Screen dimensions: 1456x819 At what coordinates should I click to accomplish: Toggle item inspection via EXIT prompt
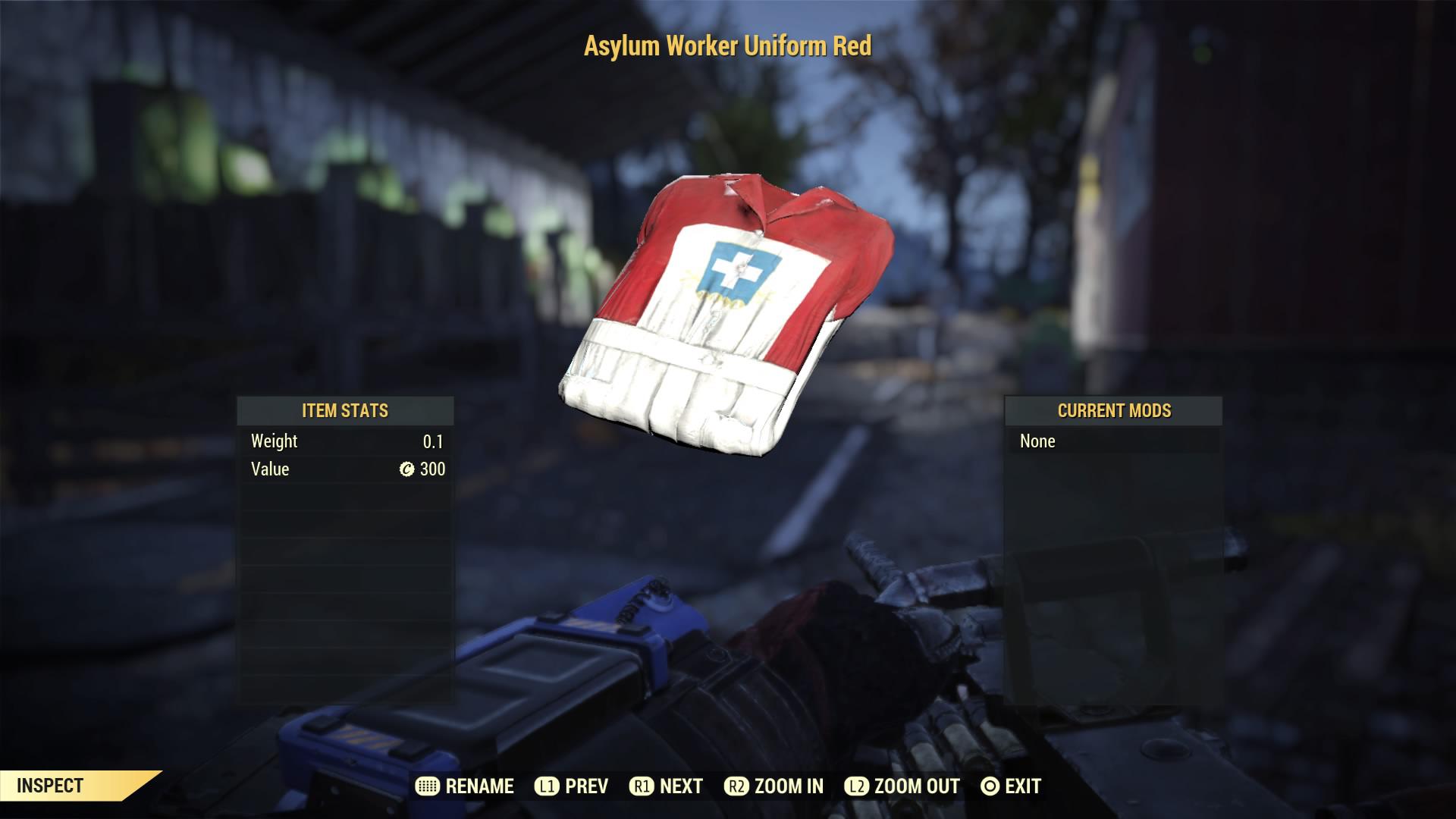point(1016,786)
